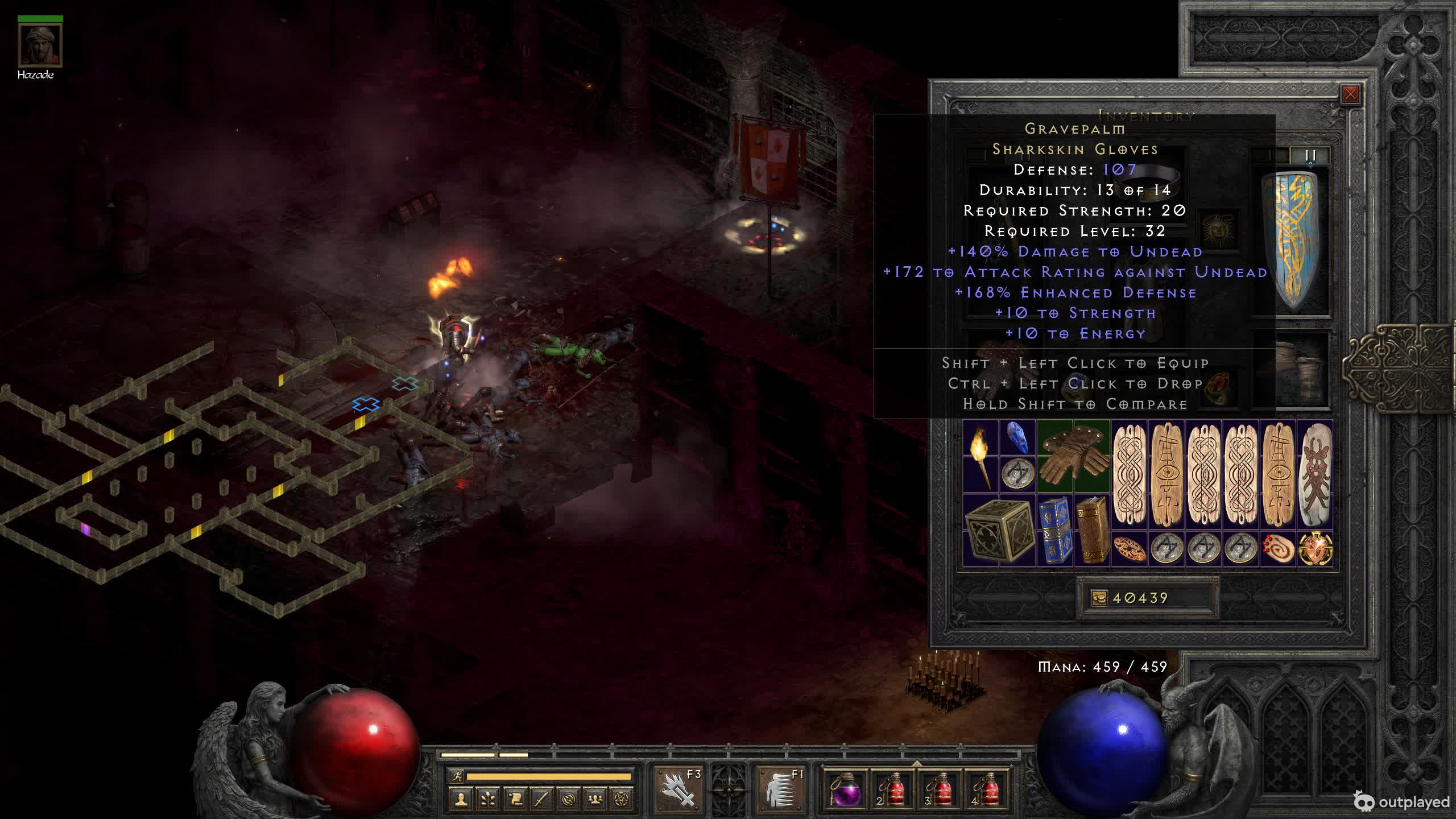Pick up the orange jewel amulet item

1315,549
